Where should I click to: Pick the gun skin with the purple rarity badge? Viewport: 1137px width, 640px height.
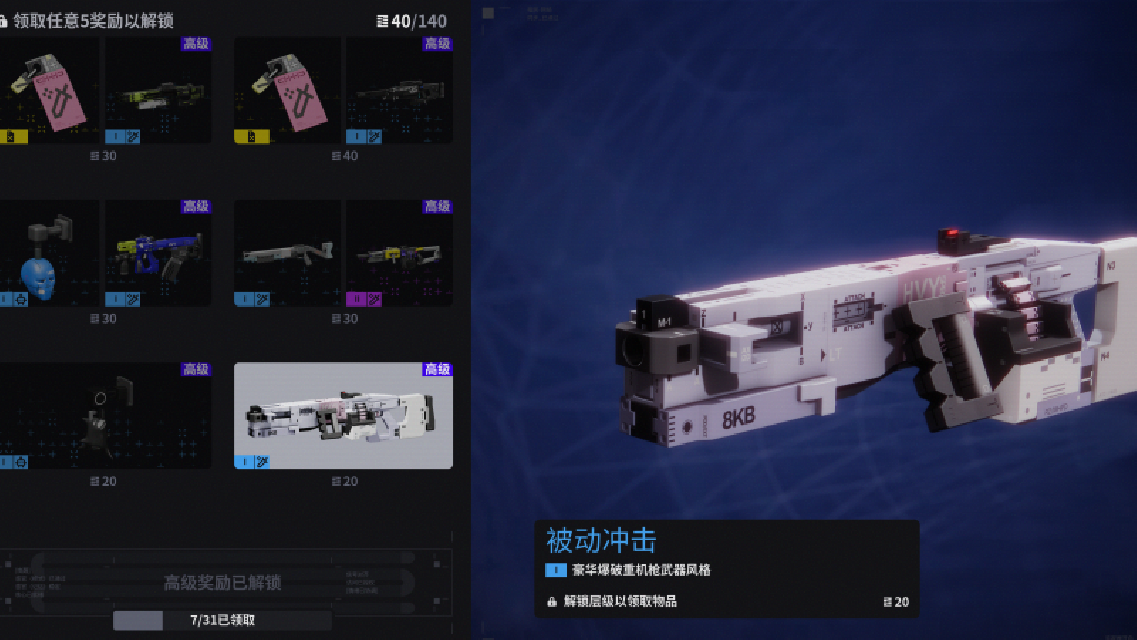click(399, 253)
